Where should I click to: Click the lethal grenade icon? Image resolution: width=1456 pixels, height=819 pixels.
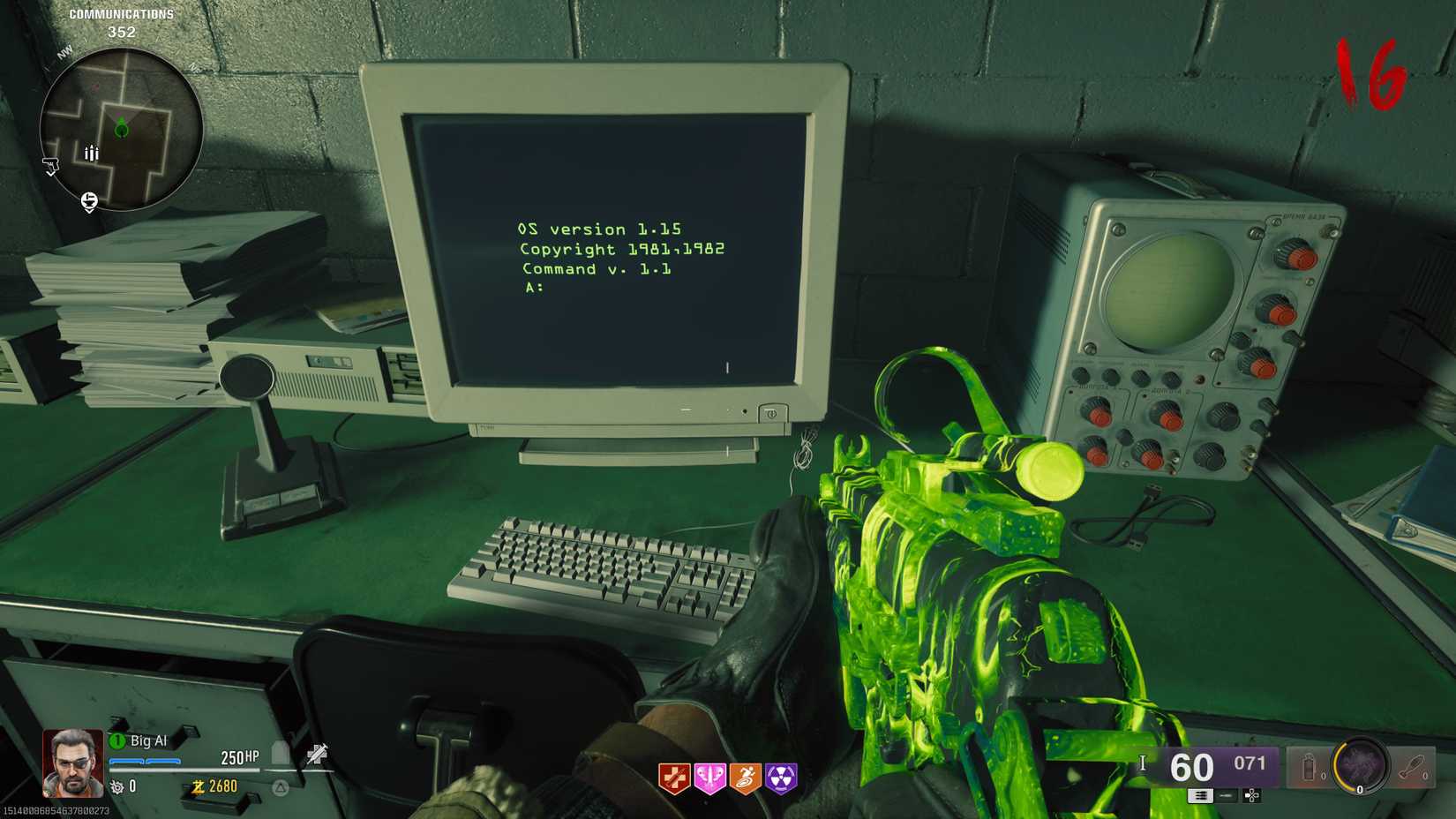(1413, 766)
